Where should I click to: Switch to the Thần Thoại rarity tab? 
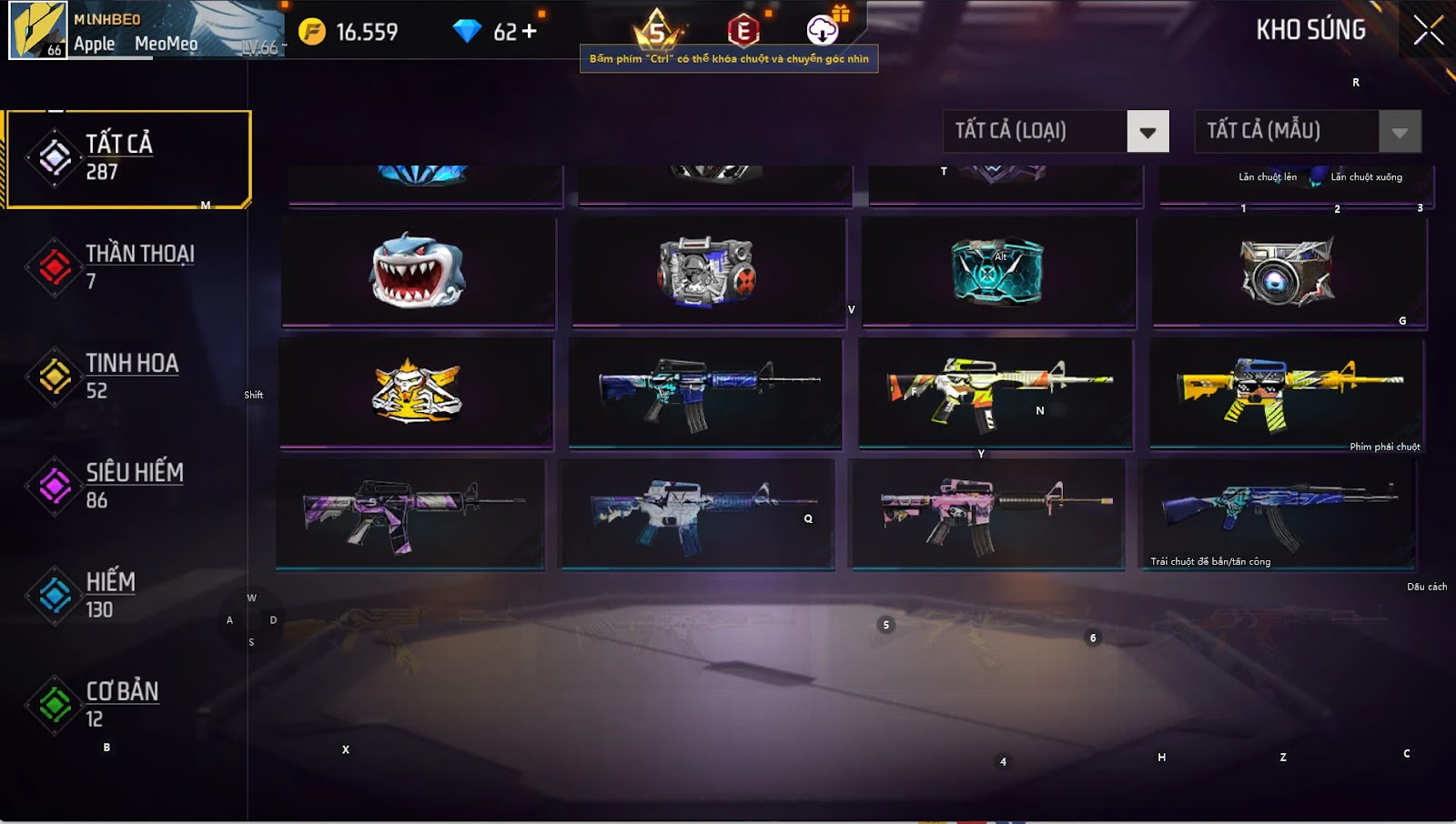(127, 267)
